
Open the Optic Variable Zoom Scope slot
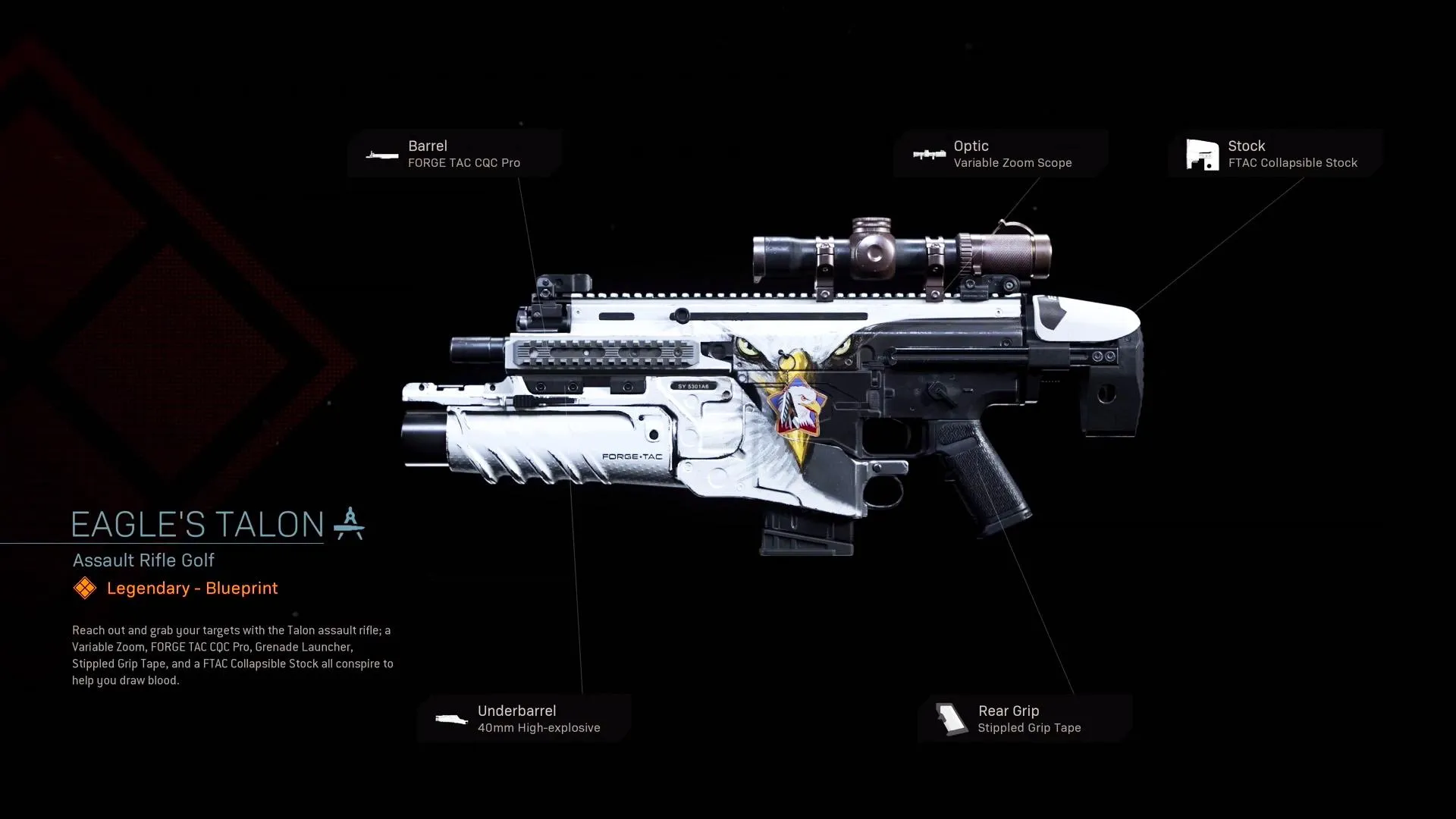1000,154
